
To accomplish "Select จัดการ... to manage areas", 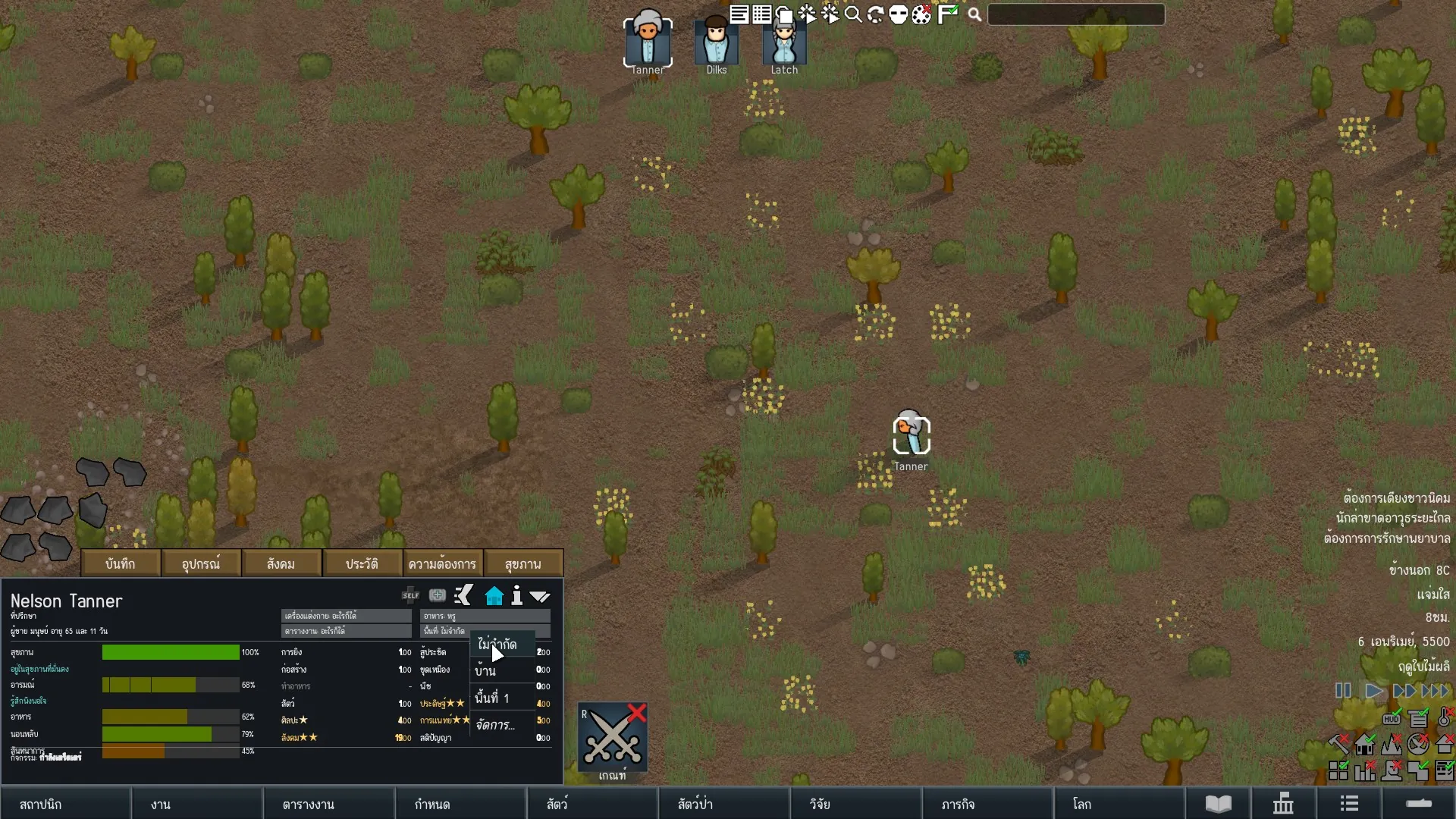I will (496, 725).
